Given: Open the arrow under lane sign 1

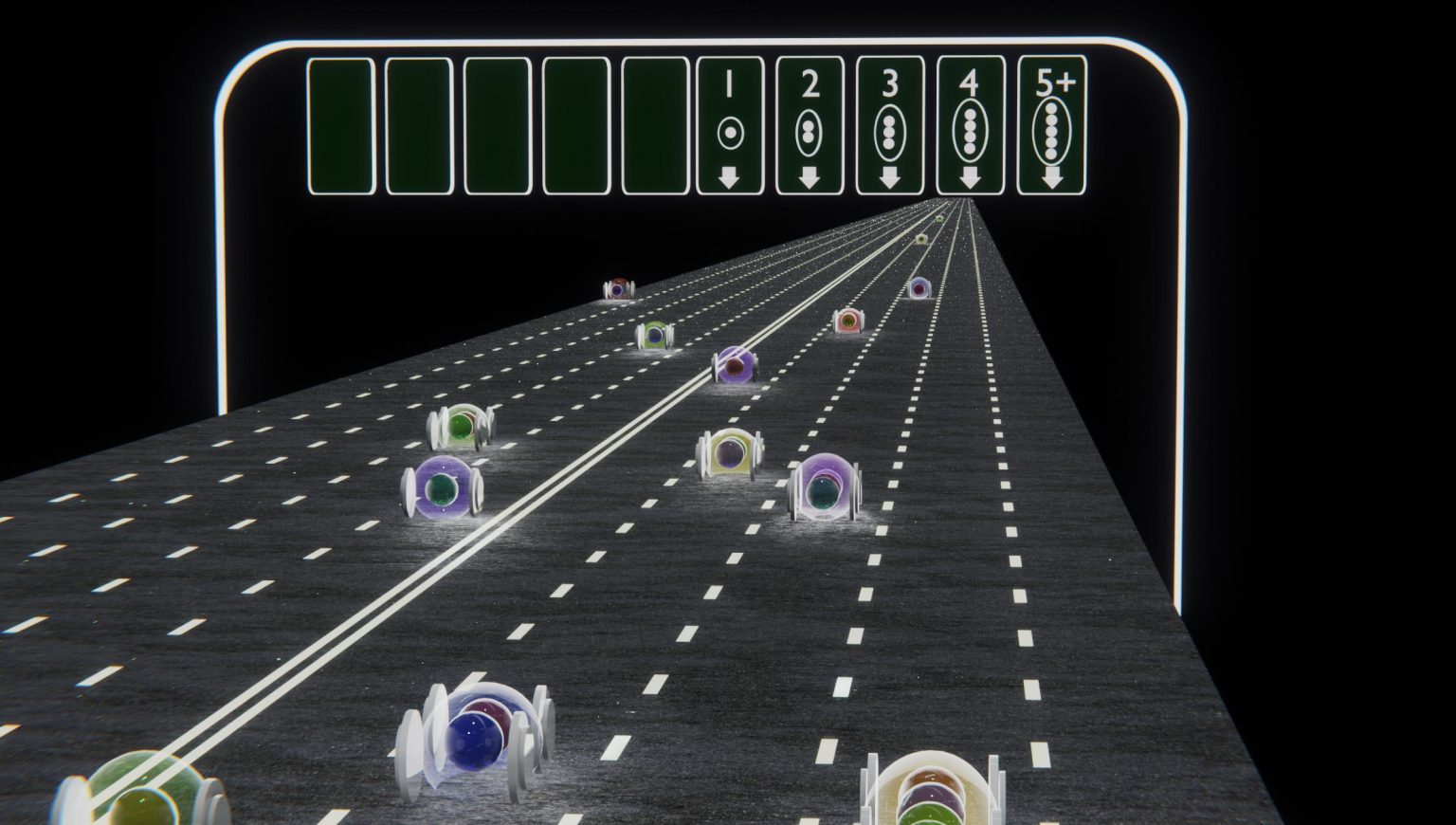Looking at the screenshot, I should pos(729,175).
